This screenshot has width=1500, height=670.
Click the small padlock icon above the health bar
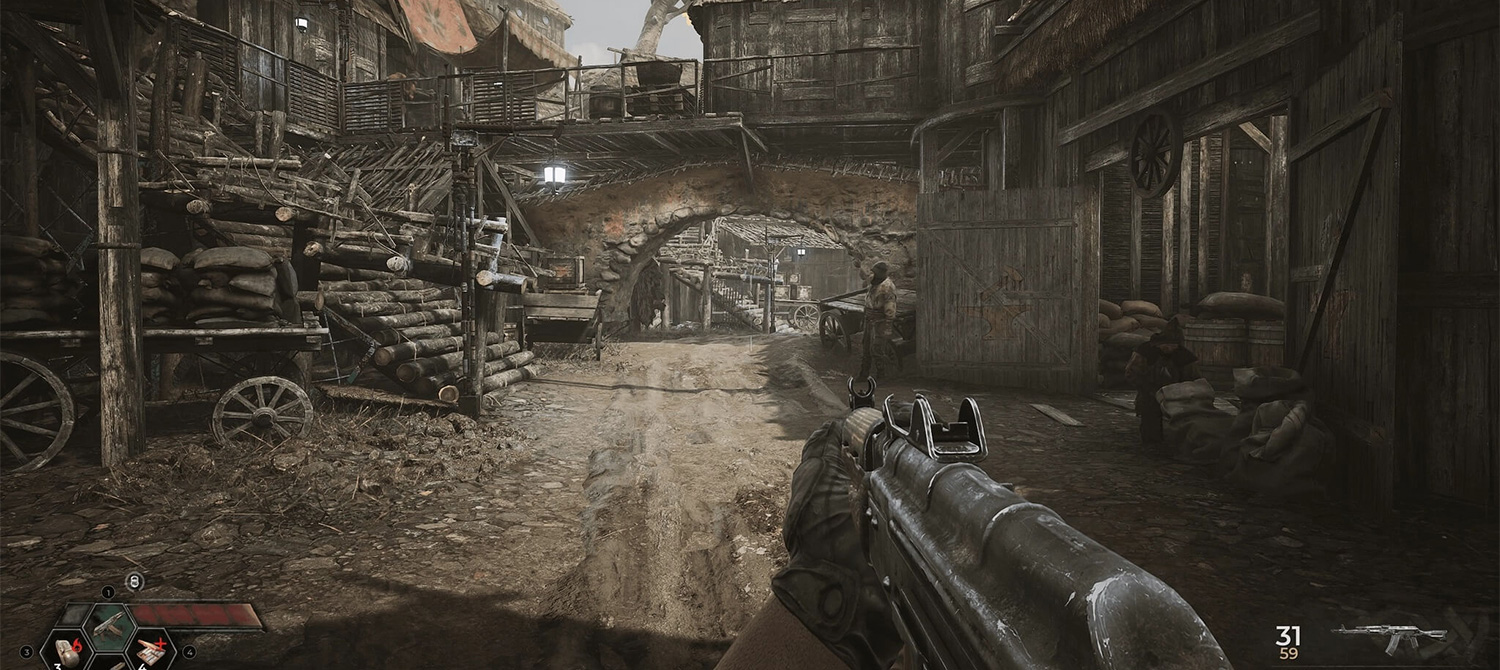coord(134,581)
